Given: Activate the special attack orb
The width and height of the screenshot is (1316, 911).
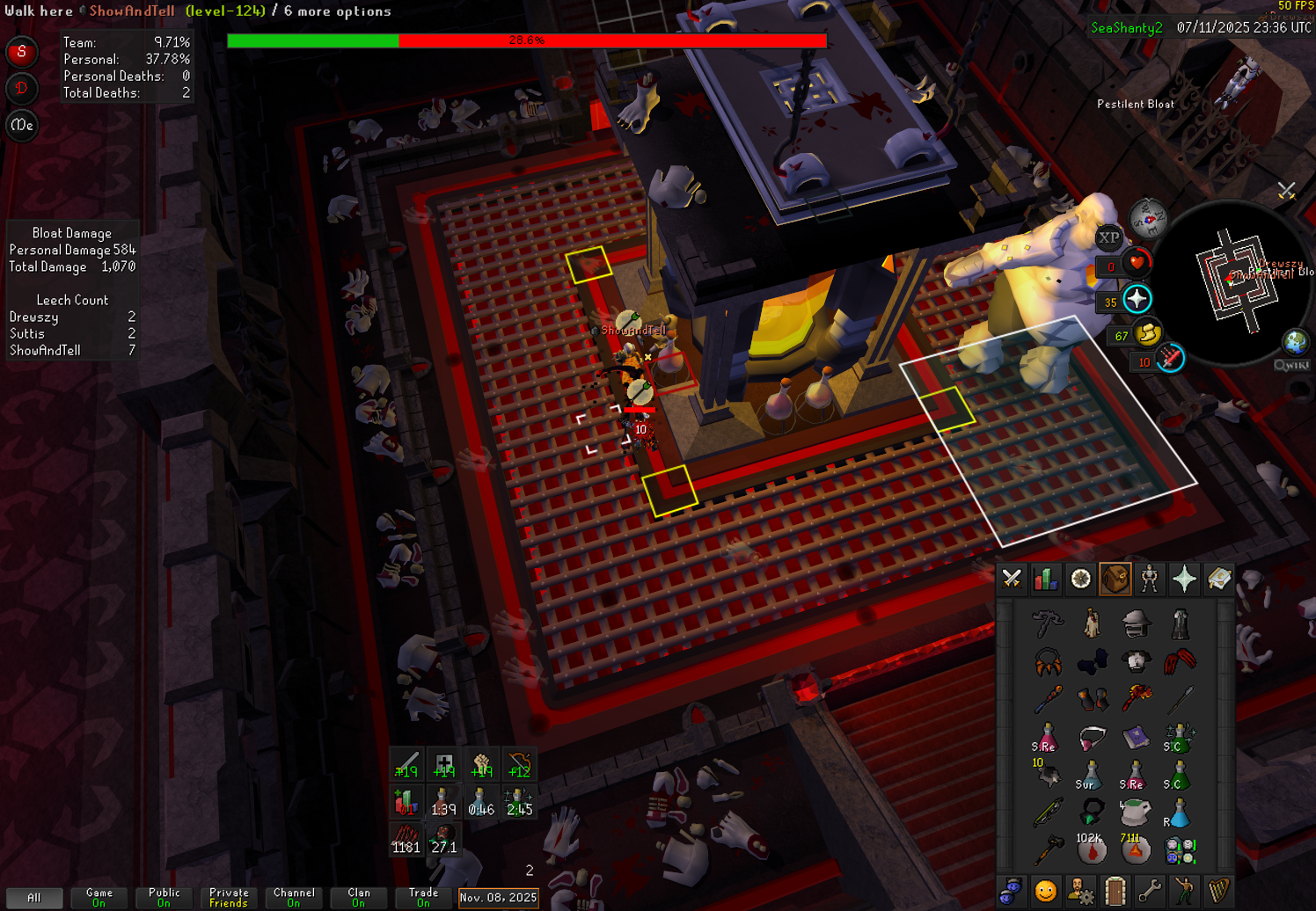Looking at the screenshot, I should coord(1170,359).
